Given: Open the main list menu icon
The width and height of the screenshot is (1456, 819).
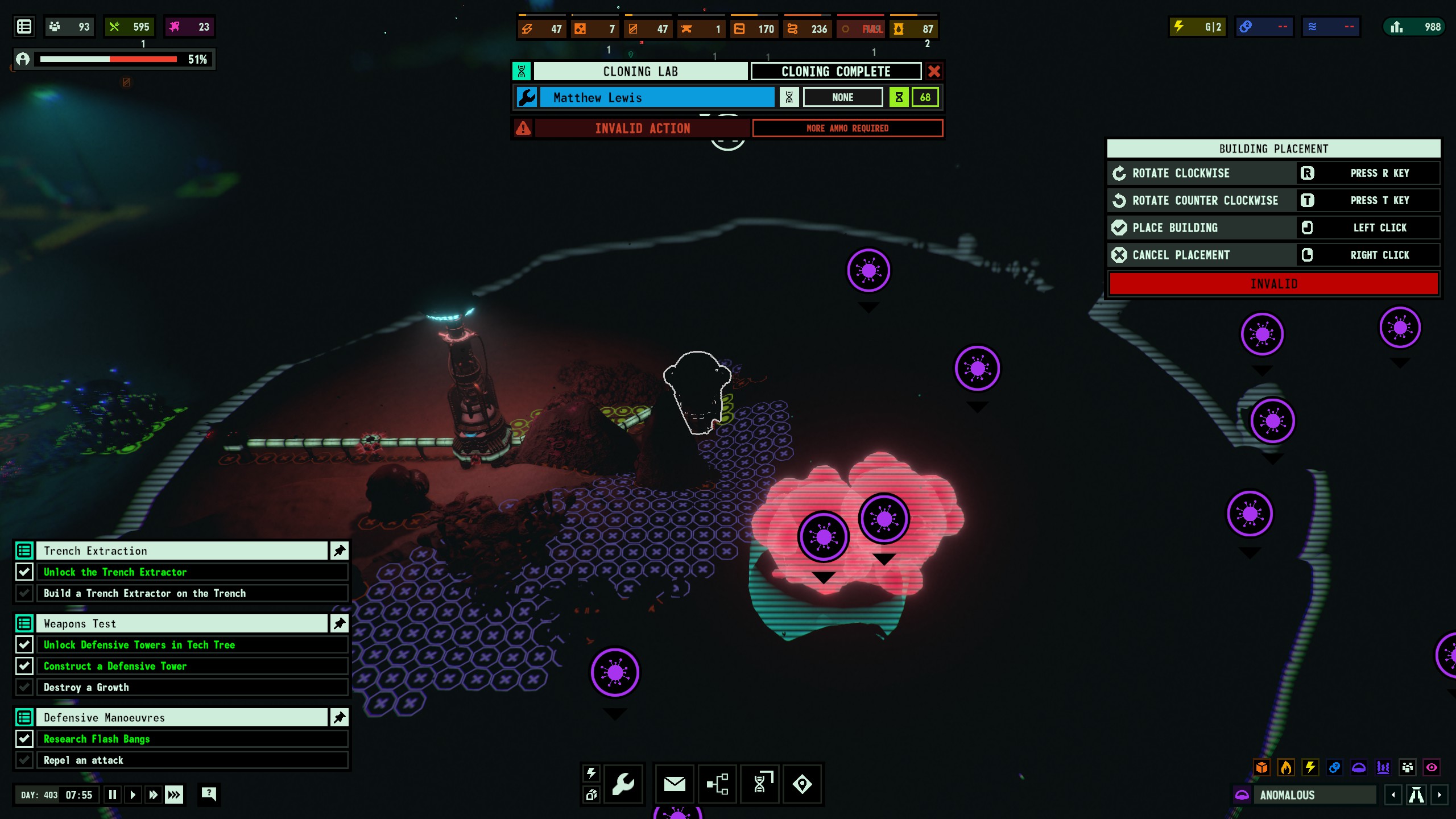Looking at the screenshot, I should (24, 27).
